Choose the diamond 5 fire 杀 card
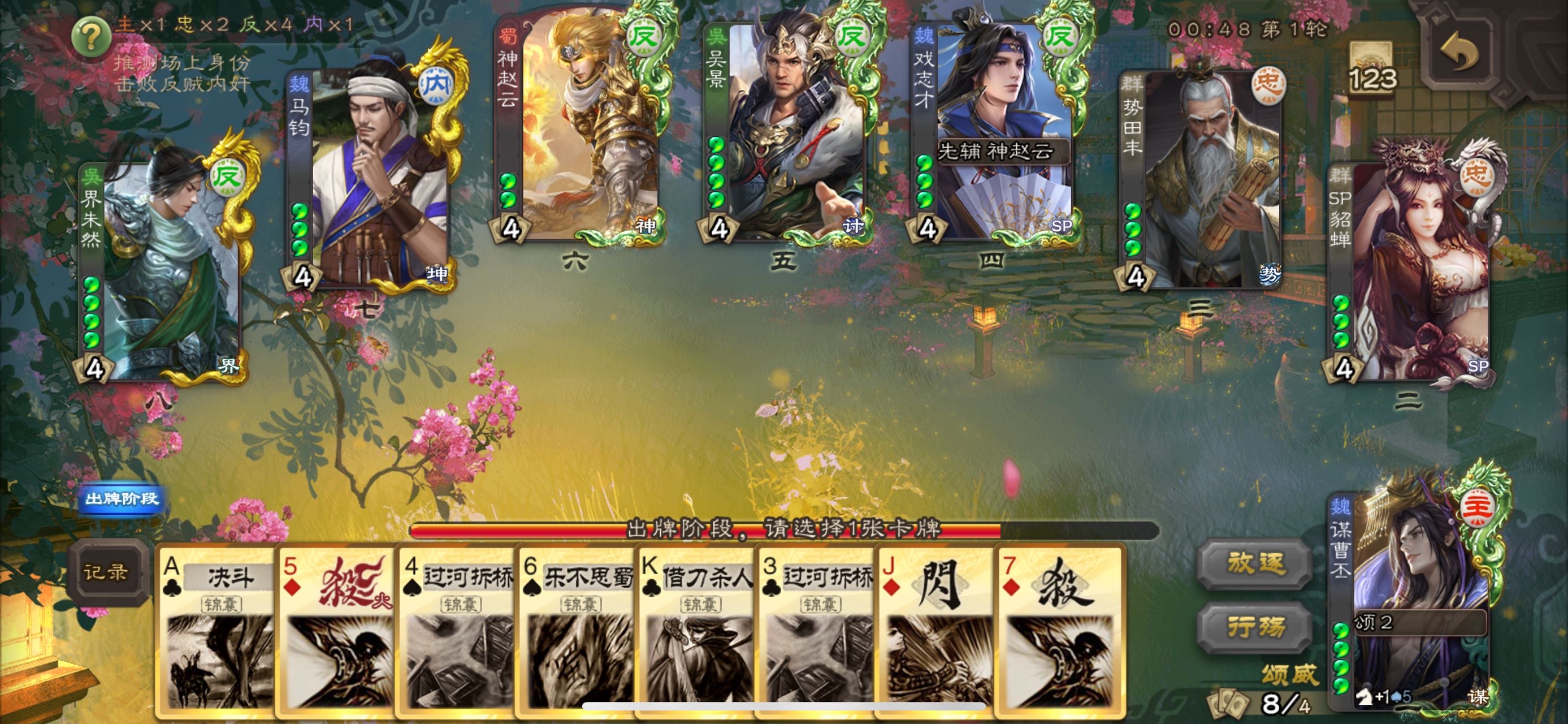Screen dimensions: 1568x724 coord(336,633)
